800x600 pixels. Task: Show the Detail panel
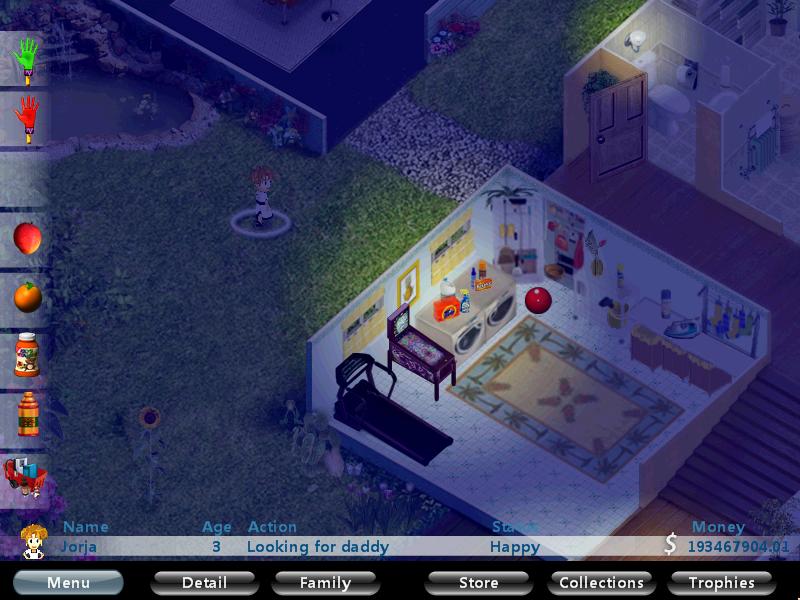pyautogui.click(x=204, y=582)
